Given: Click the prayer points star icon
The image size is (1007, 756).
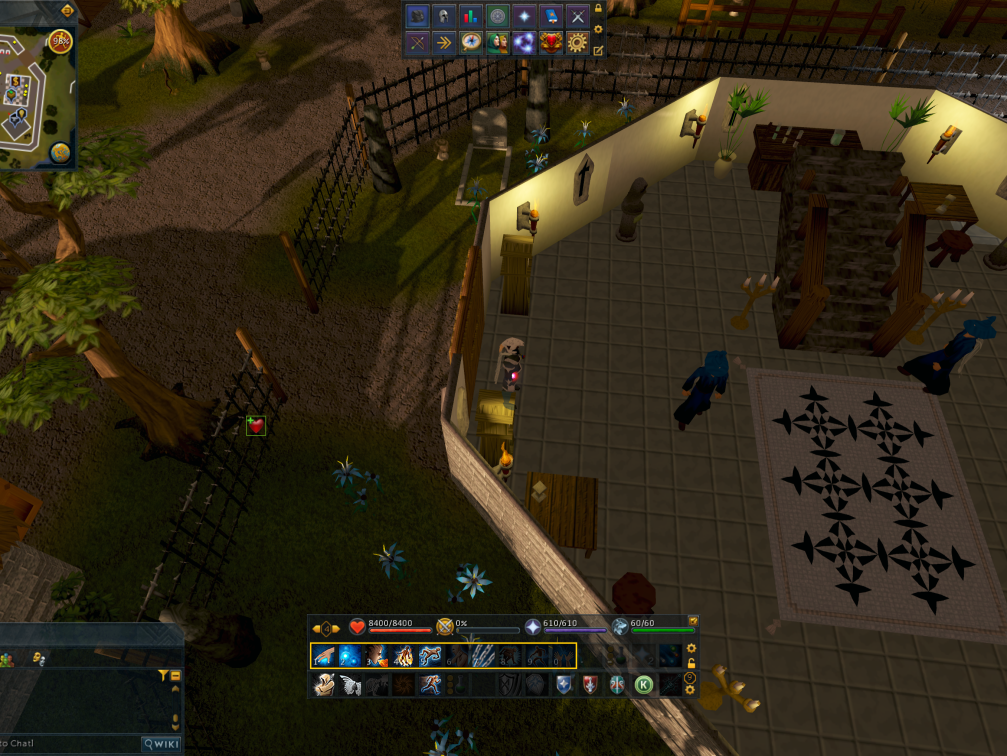Looking at the screenshot, I should coord(532,627).
